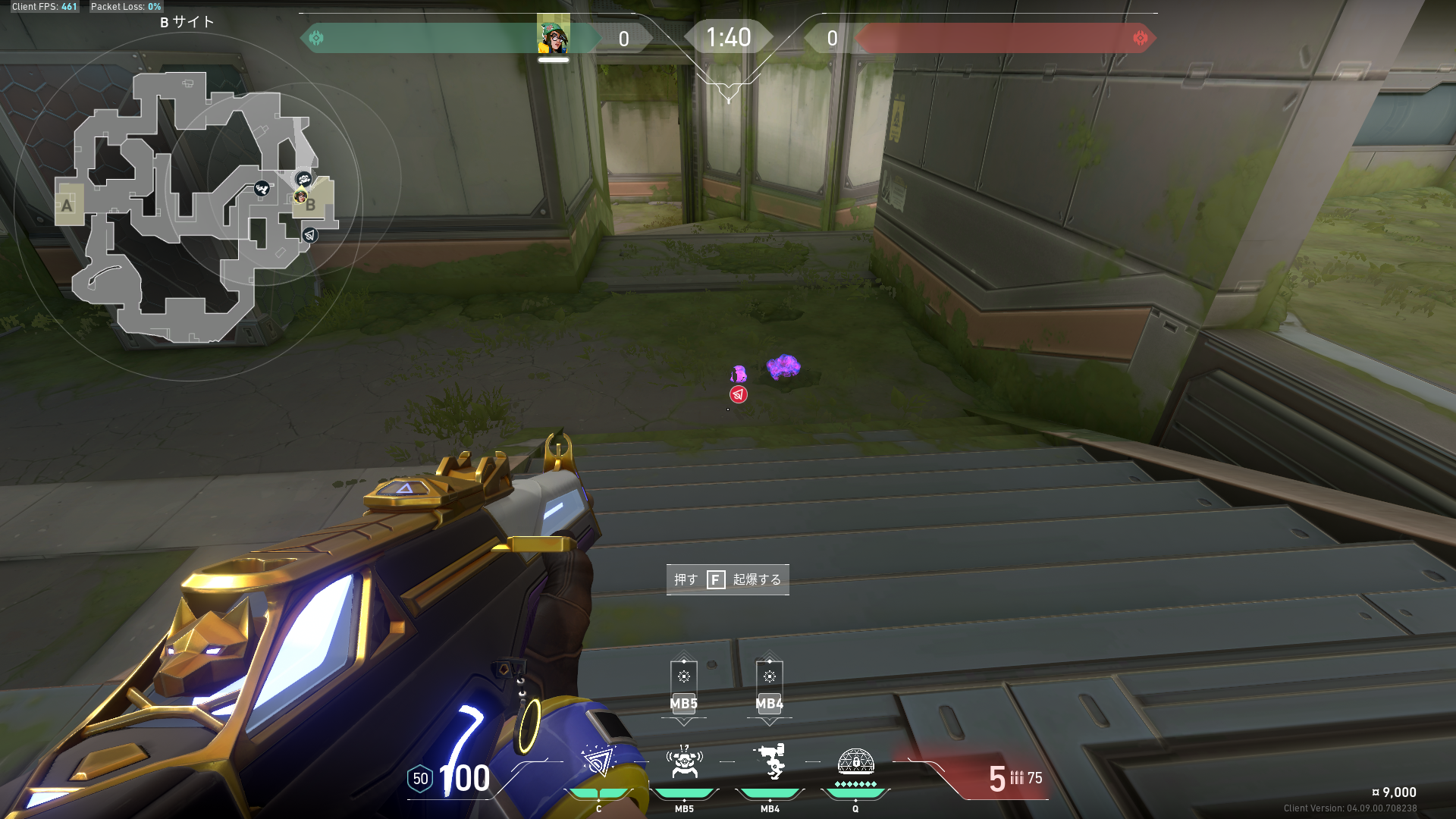Click the Alarmbot marker on the minimap

pos(303,179)
